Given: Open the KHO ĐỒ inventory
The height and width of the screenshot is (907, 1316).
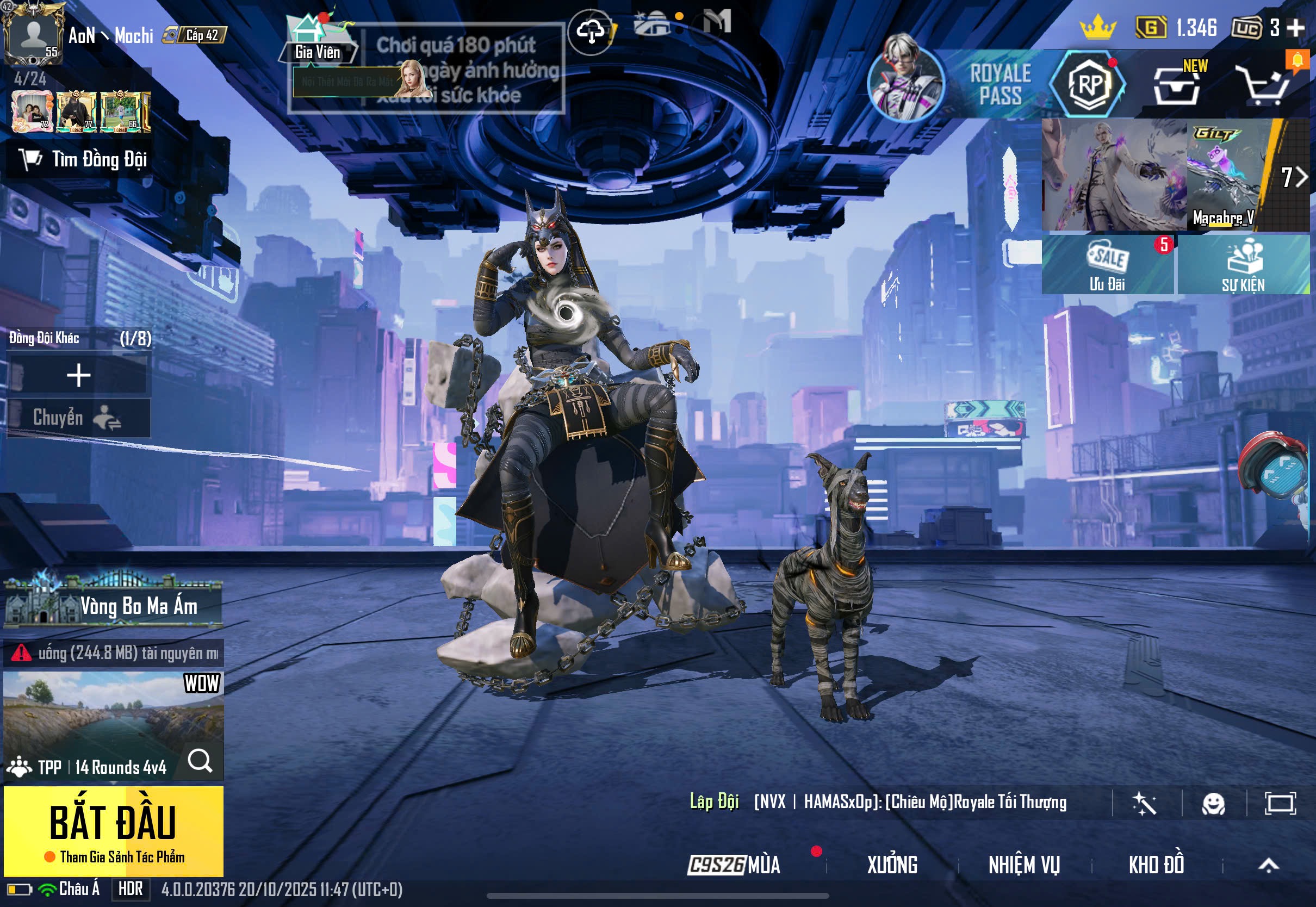Looking at the screenshot, I should [1156, 865].
